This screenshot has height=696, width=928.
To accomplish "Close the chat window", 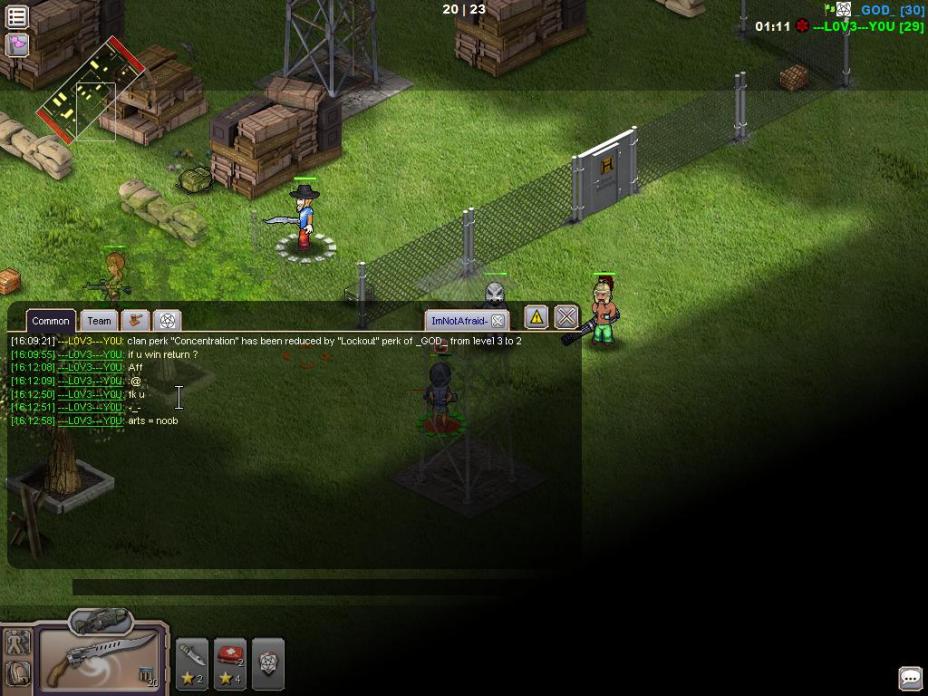I will 566,318.
